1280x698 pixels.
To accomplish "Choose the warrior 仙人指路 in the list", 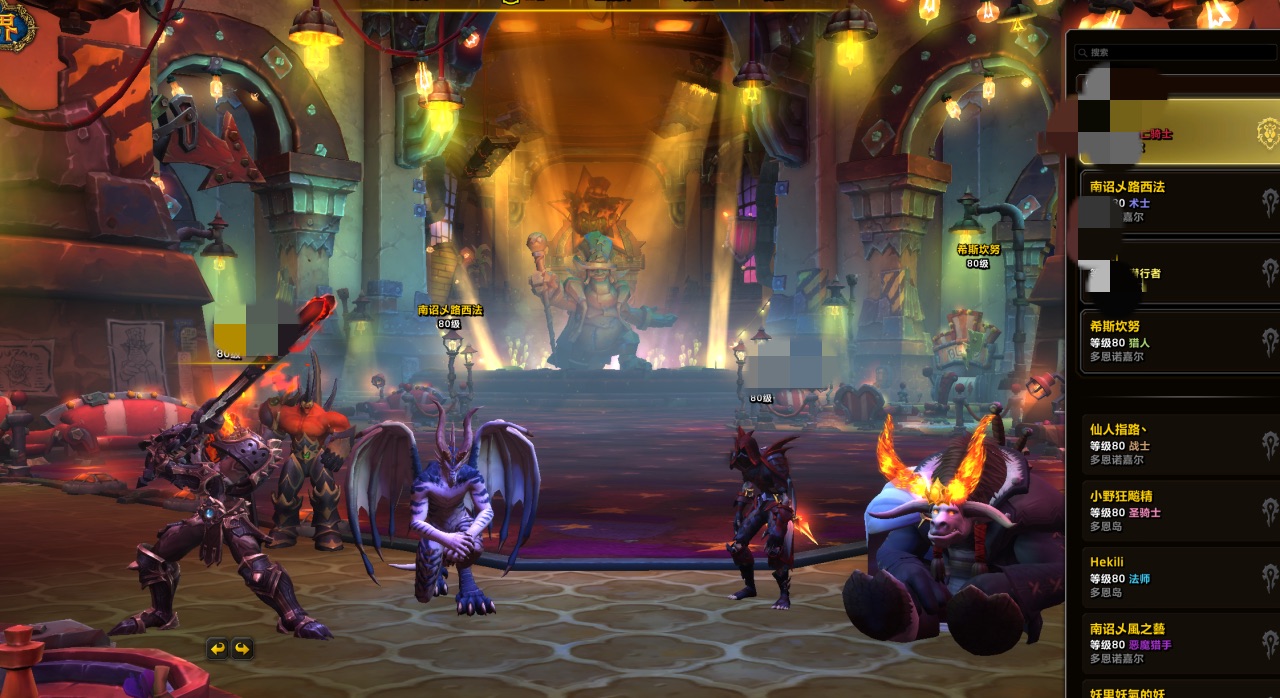I will tap(1175, 444).
